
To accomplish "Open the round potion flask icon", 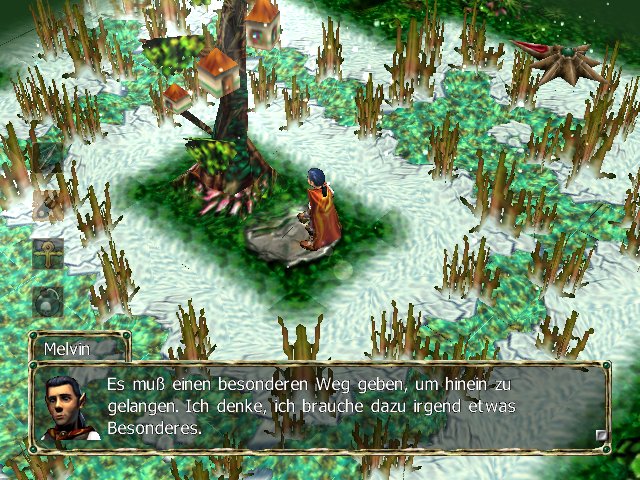I will click(47, 299).
